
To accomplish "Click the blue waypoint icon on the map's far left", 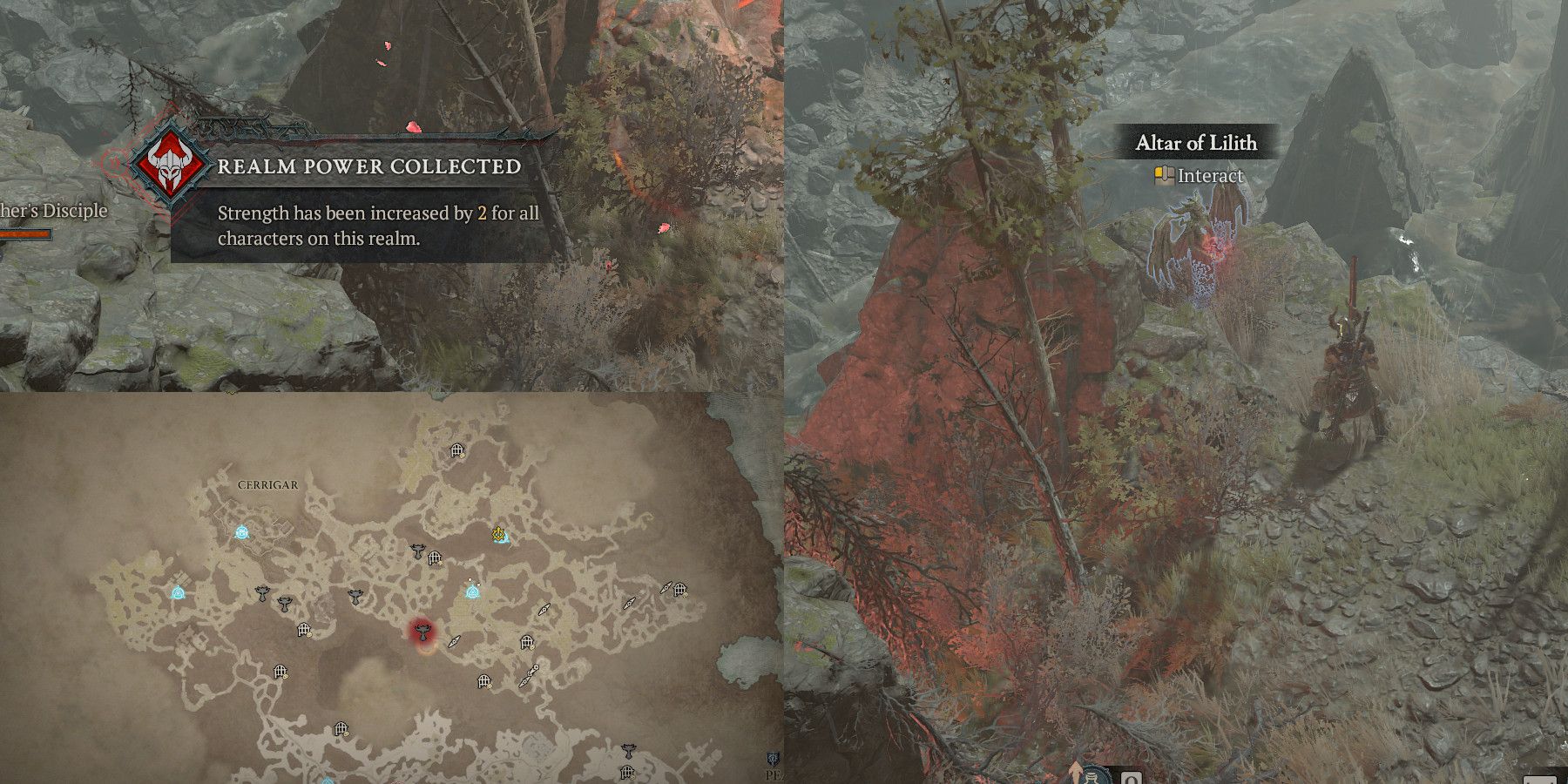I will pos(178,593).
